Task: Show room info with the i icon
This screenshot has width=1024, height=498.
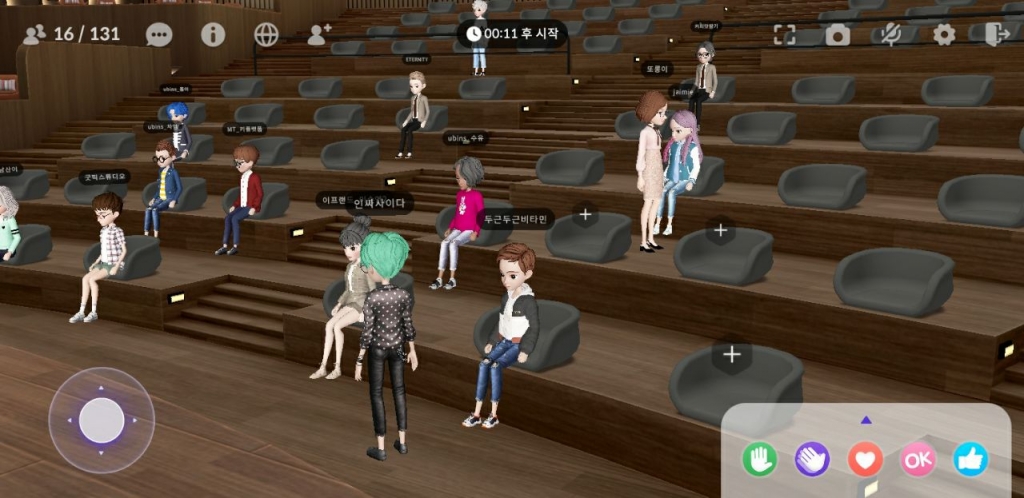Action: coord(213,35)
